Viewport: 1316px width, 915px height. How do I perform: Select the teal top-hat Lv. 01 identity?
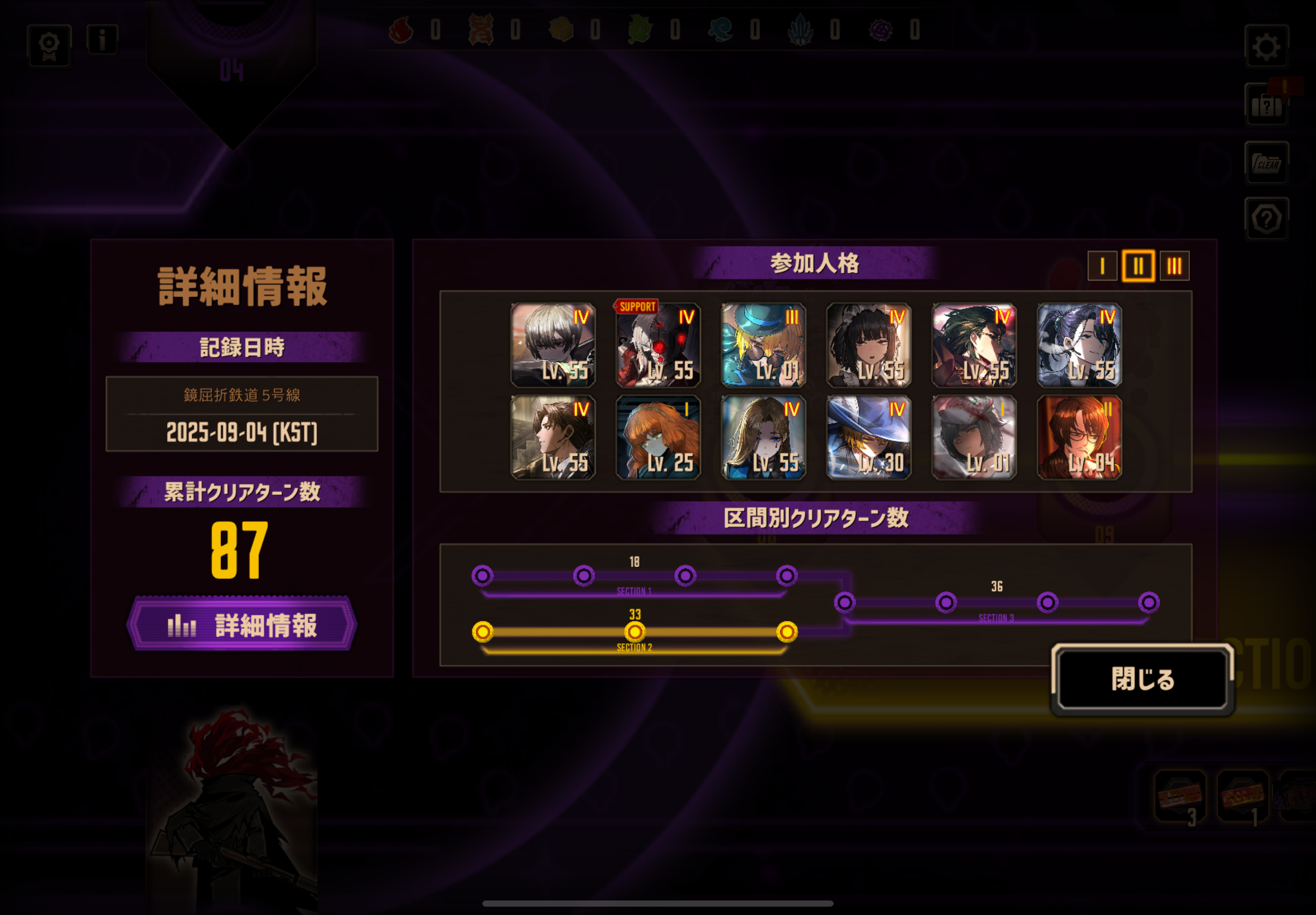(763, 345)
